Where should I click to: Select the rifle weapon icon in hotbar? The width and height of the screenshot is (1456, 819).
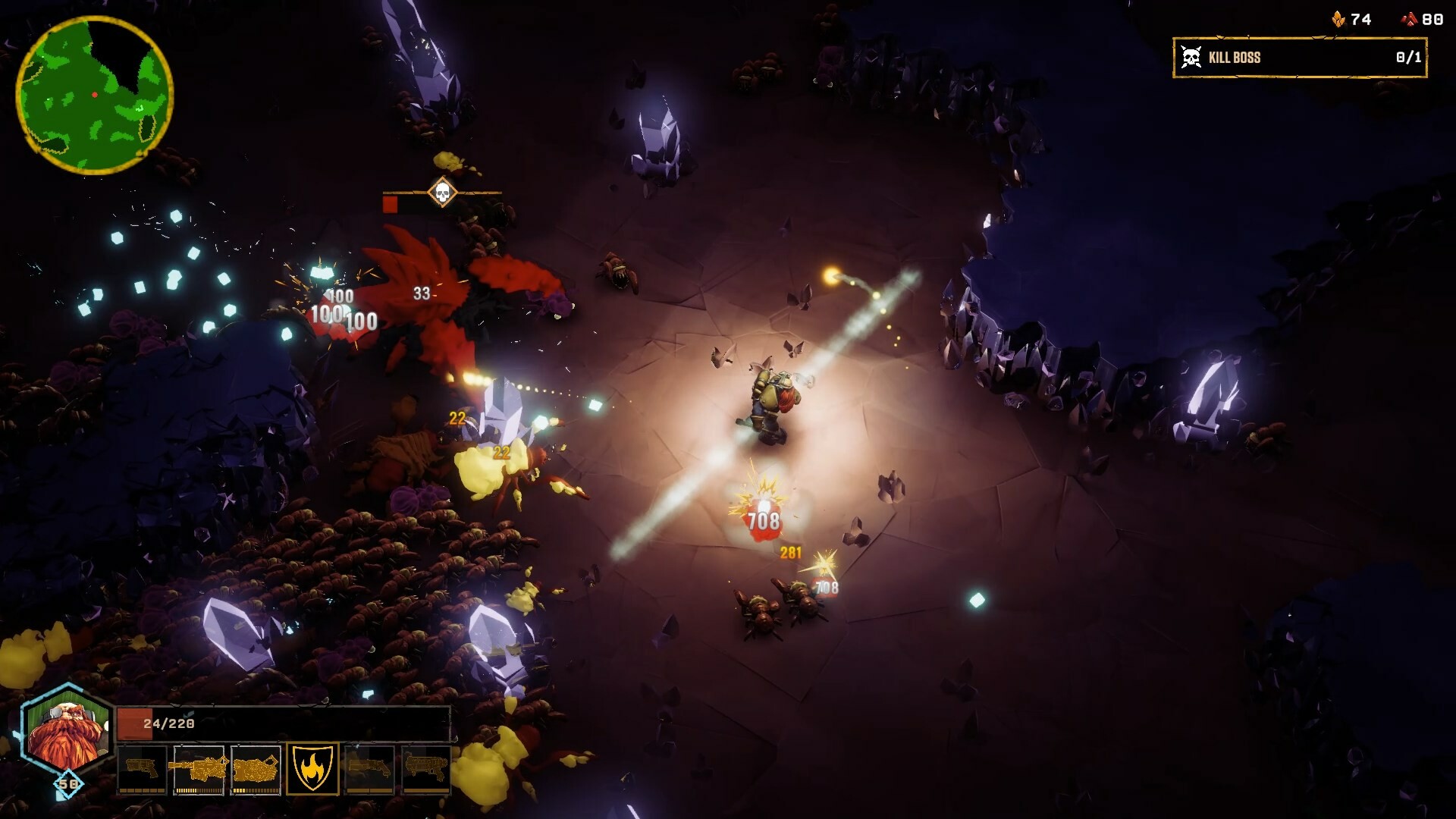click(x=199, y=767)
